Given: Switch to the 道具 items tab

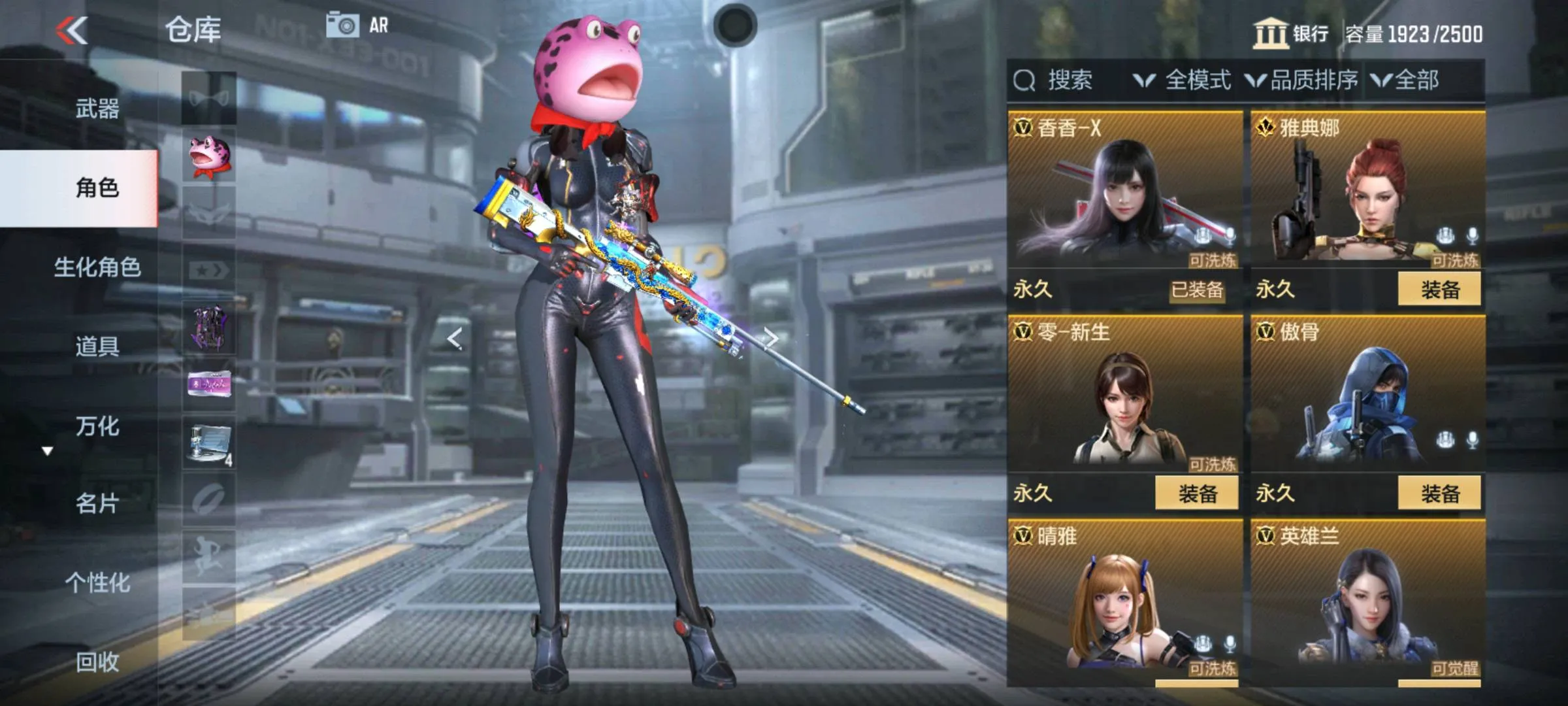Looking at the screenshot, I should (x=97, y=346).
